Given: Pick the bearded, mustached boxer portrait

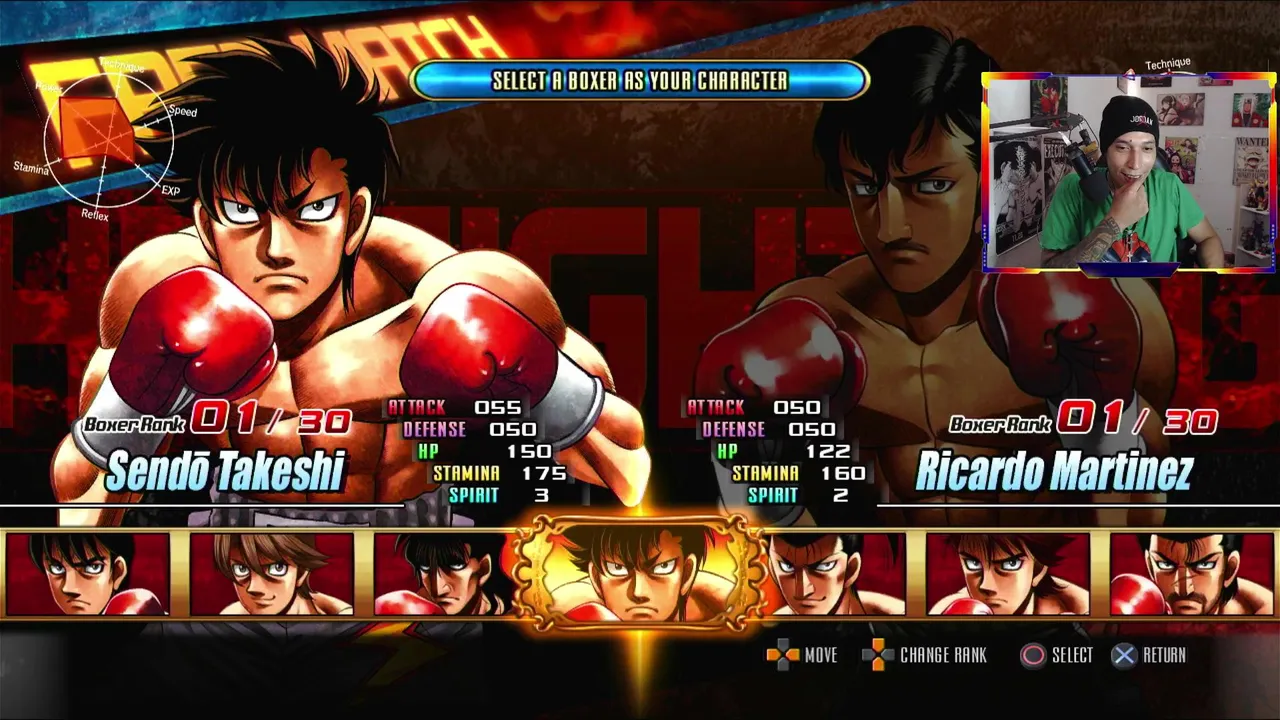Looking at the screenshot, I should pos(1192,574).
